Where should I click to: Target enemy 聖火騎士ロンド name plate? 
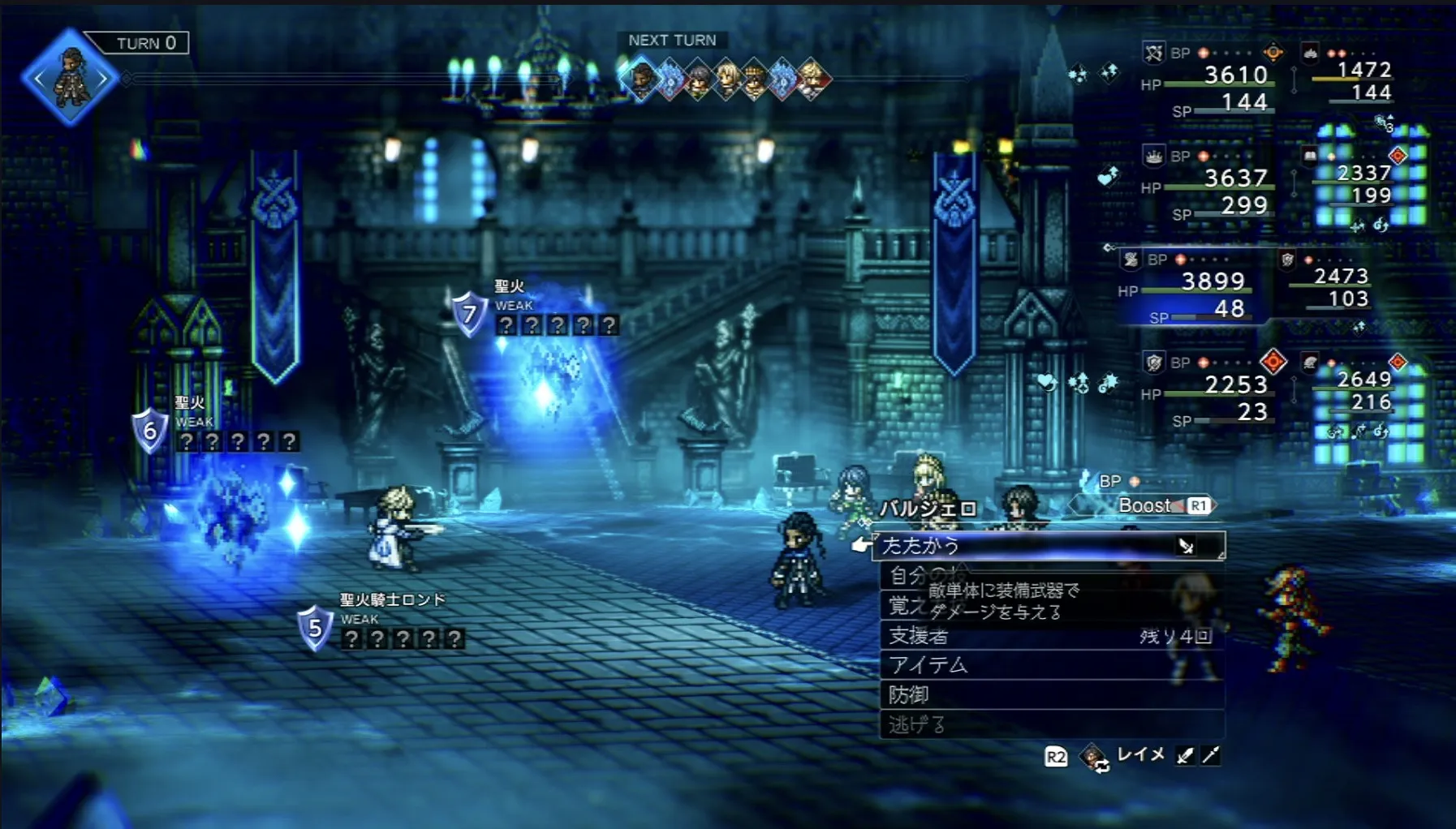pyautogui.click(x=392, y=600)
